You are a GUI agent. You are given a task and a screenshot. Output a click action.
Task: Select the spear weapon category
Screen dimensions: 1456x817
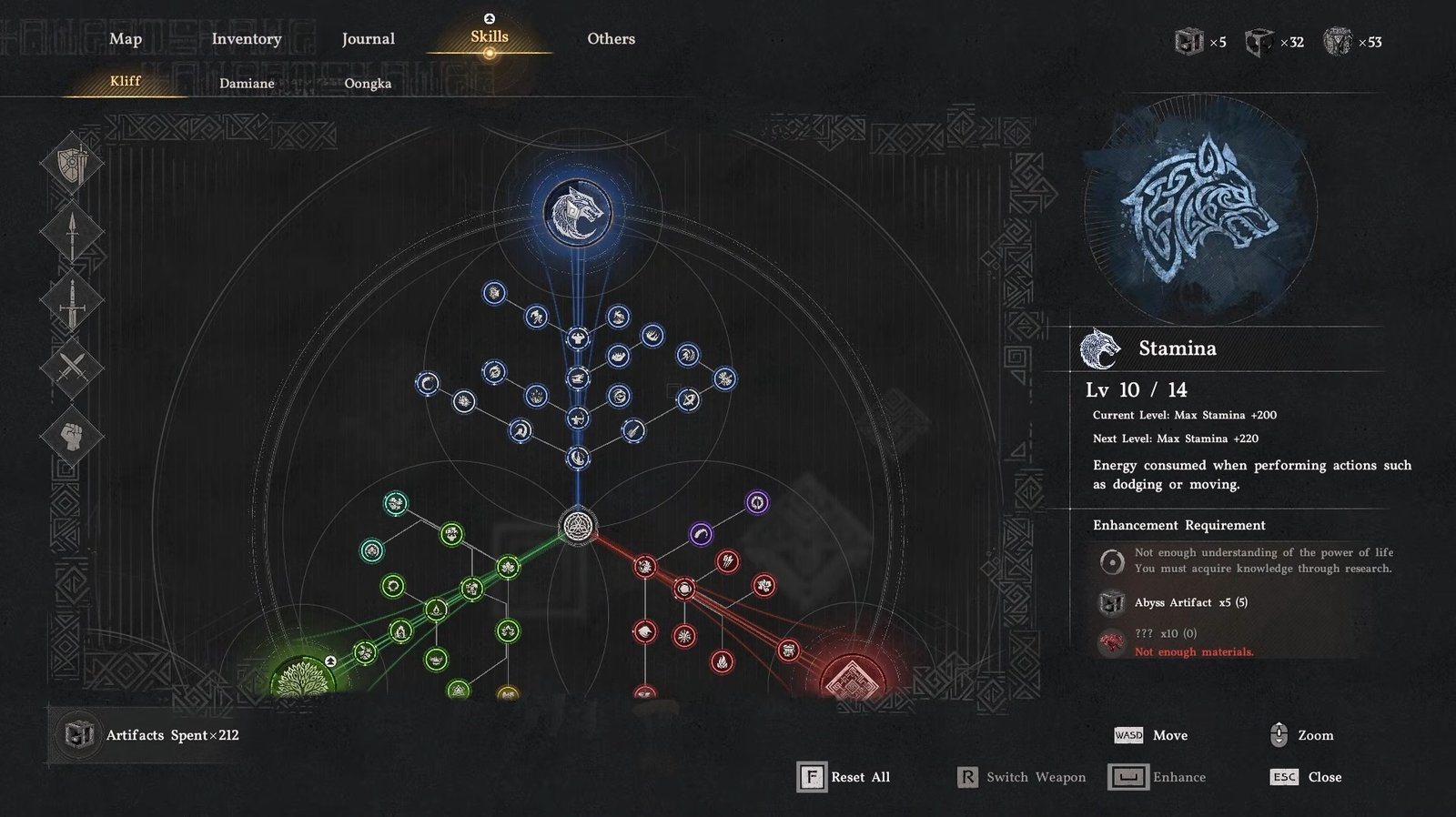click(71, 233)
